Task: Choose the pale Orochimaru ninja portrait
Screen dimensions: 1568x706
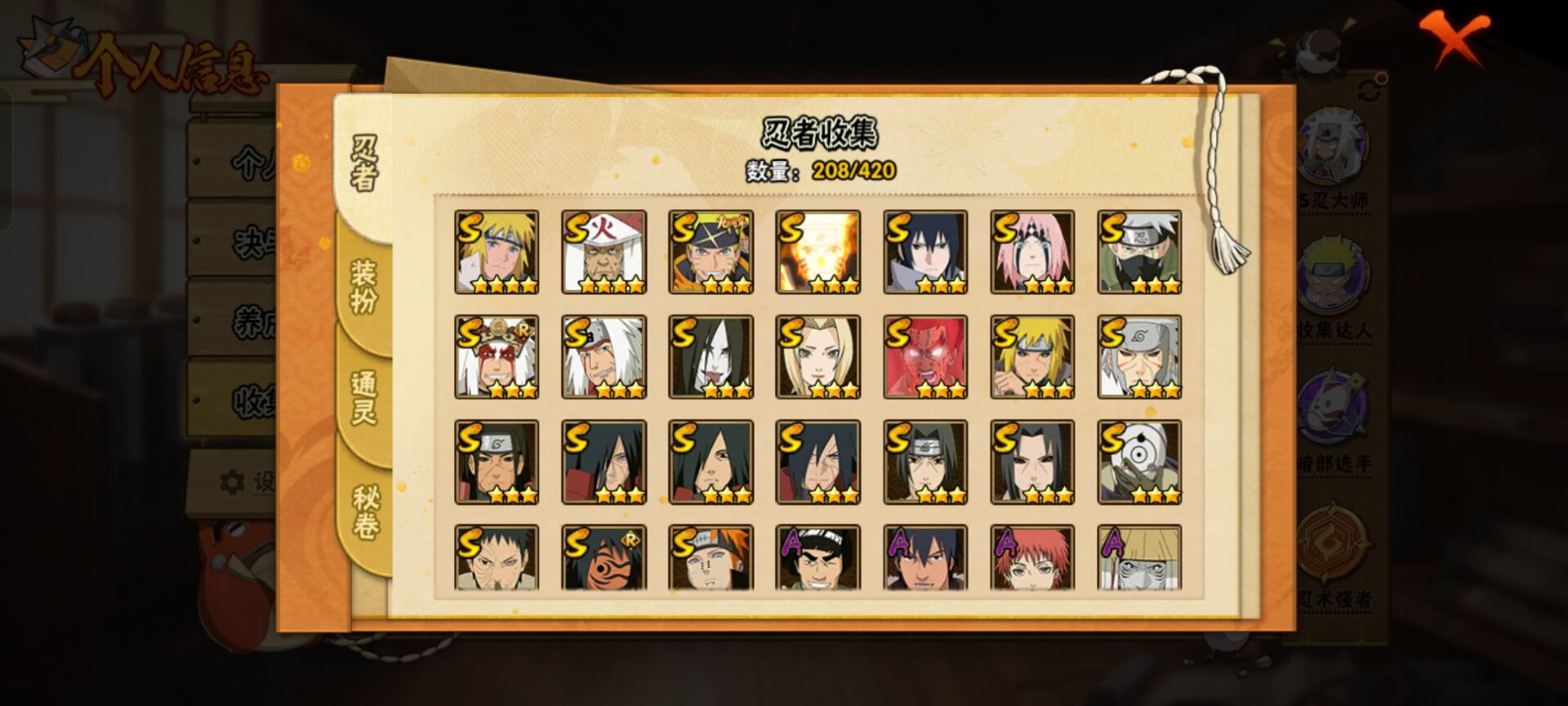Action: point(710,357)
